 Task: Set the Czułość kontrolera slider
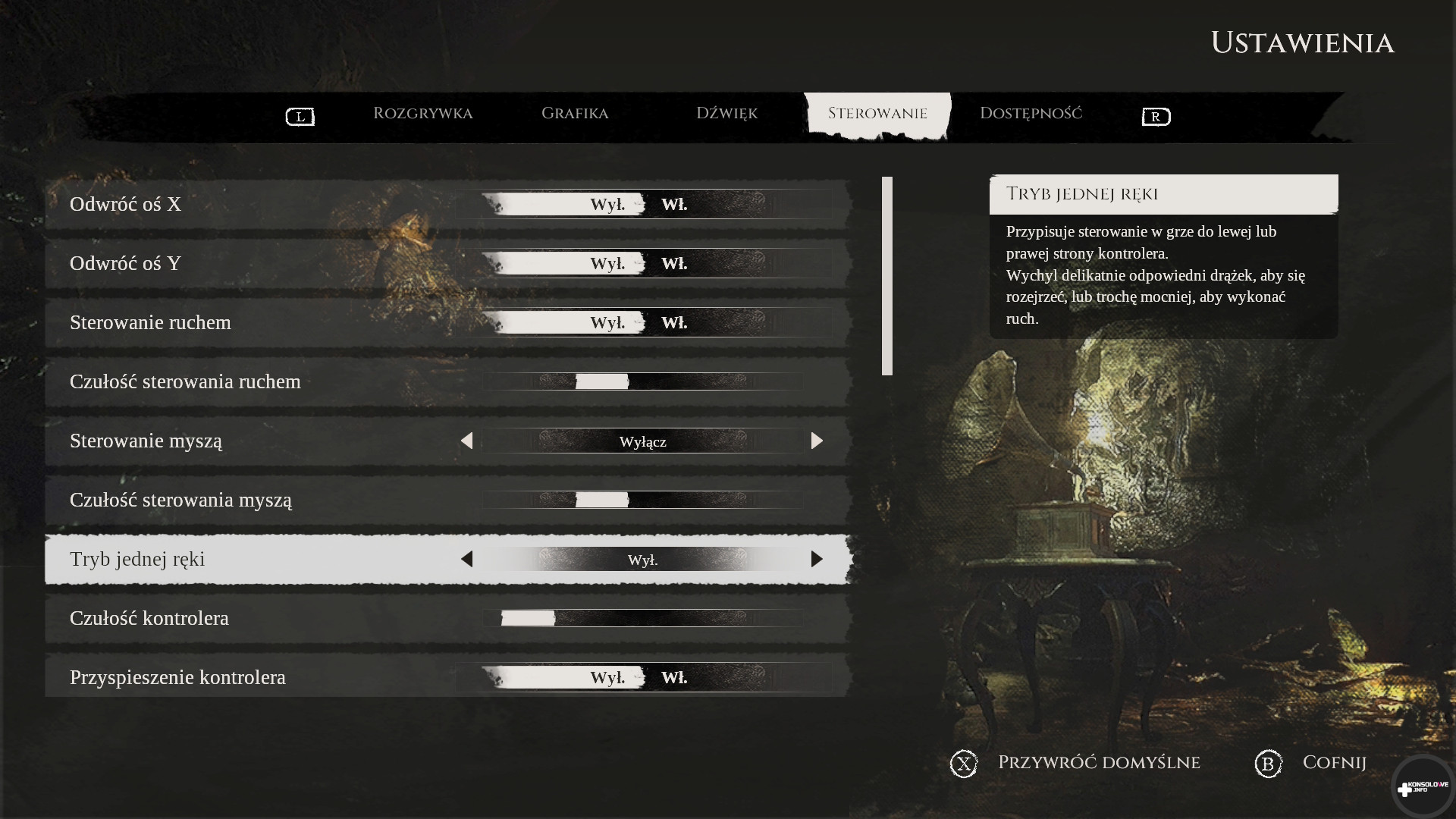529,618
